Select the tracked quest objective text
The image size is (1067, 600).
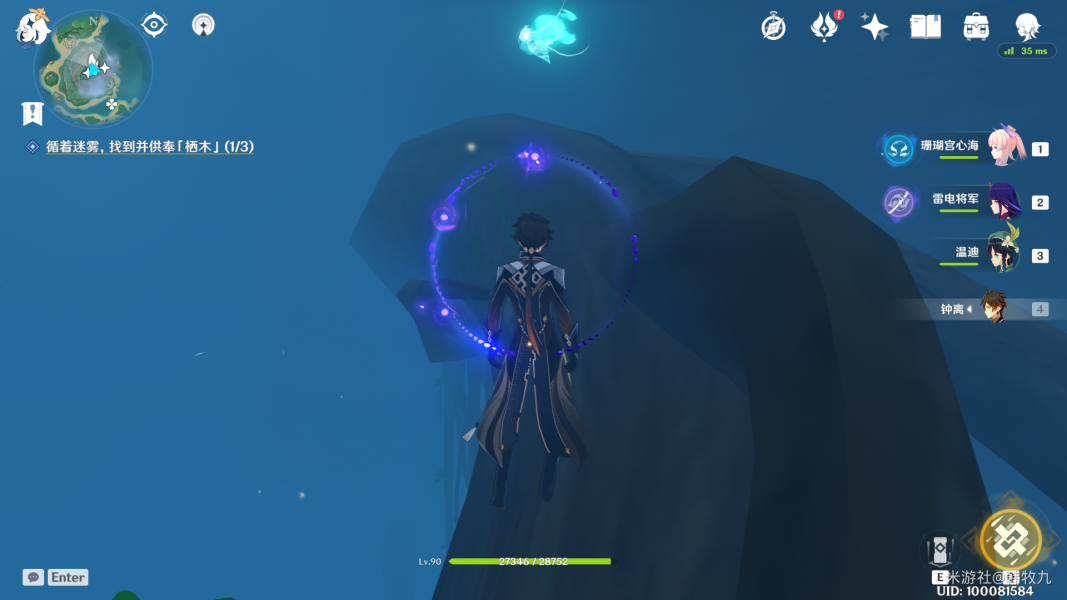pyautogui.click(x=149, y=147)
